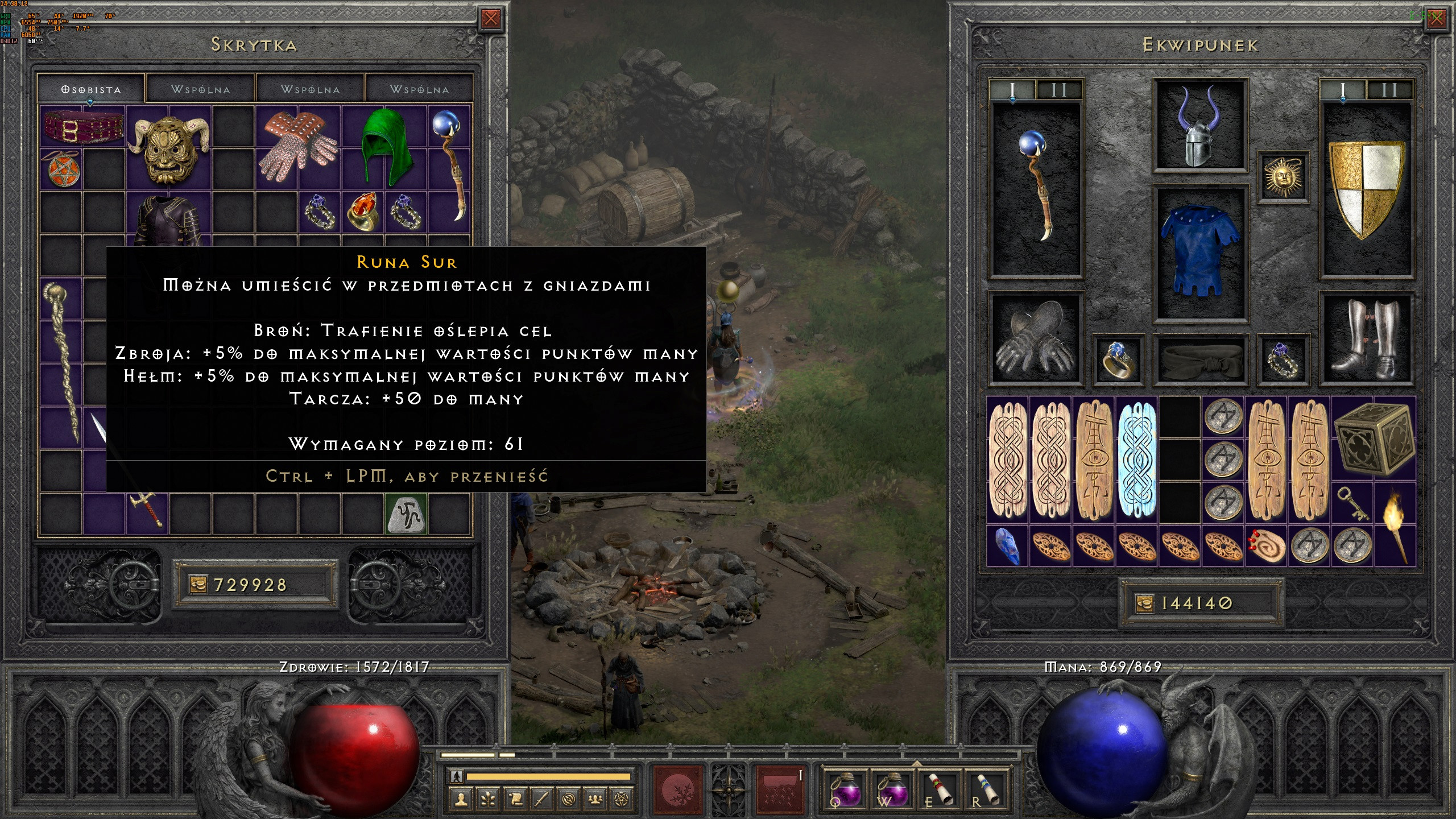
Task: Click the equipped sun amulet
Action: coord(1282,176)
